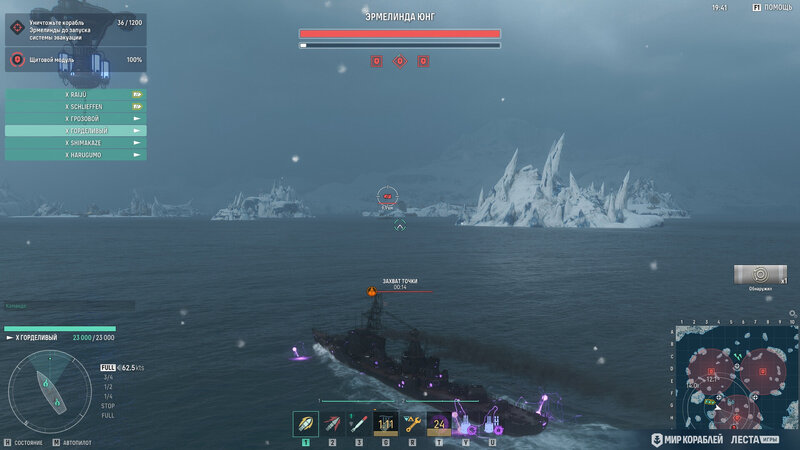This screenshot has width=800, height=450.
Task: Activate the wrench repair consumable
Action: (x=412, y=424)
